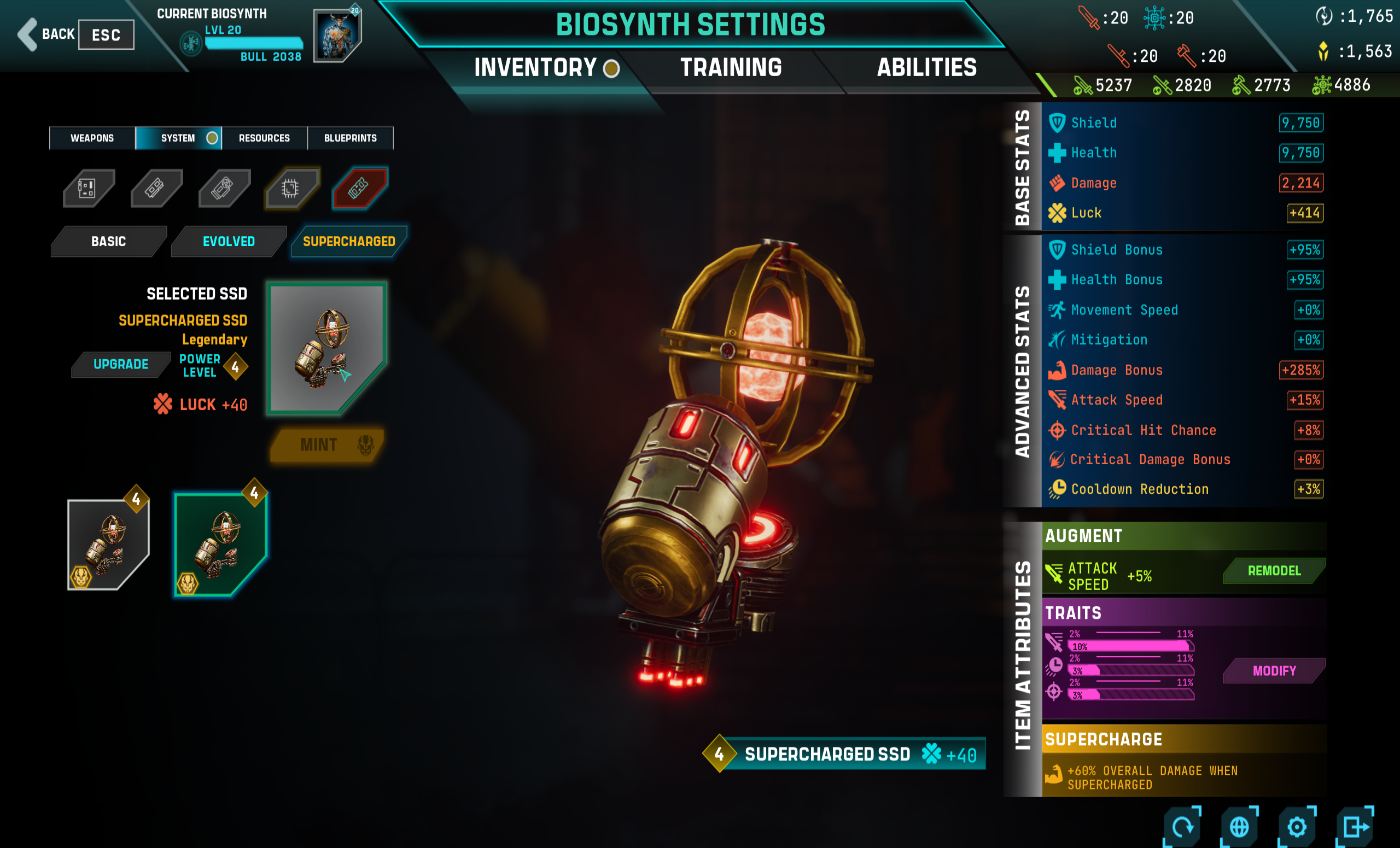Screen dimensions: 1400x848
Task: Filter by Evolved tier
Action: click(x=229, y=242)
